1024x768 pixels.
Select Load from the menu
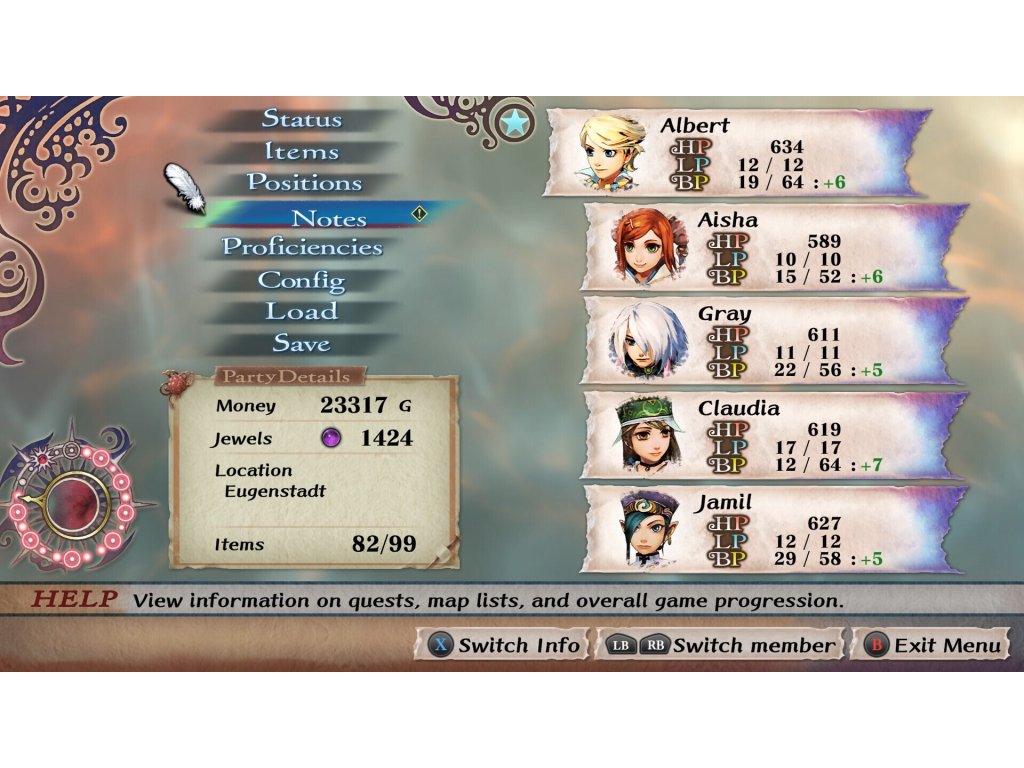coord(301,312)
